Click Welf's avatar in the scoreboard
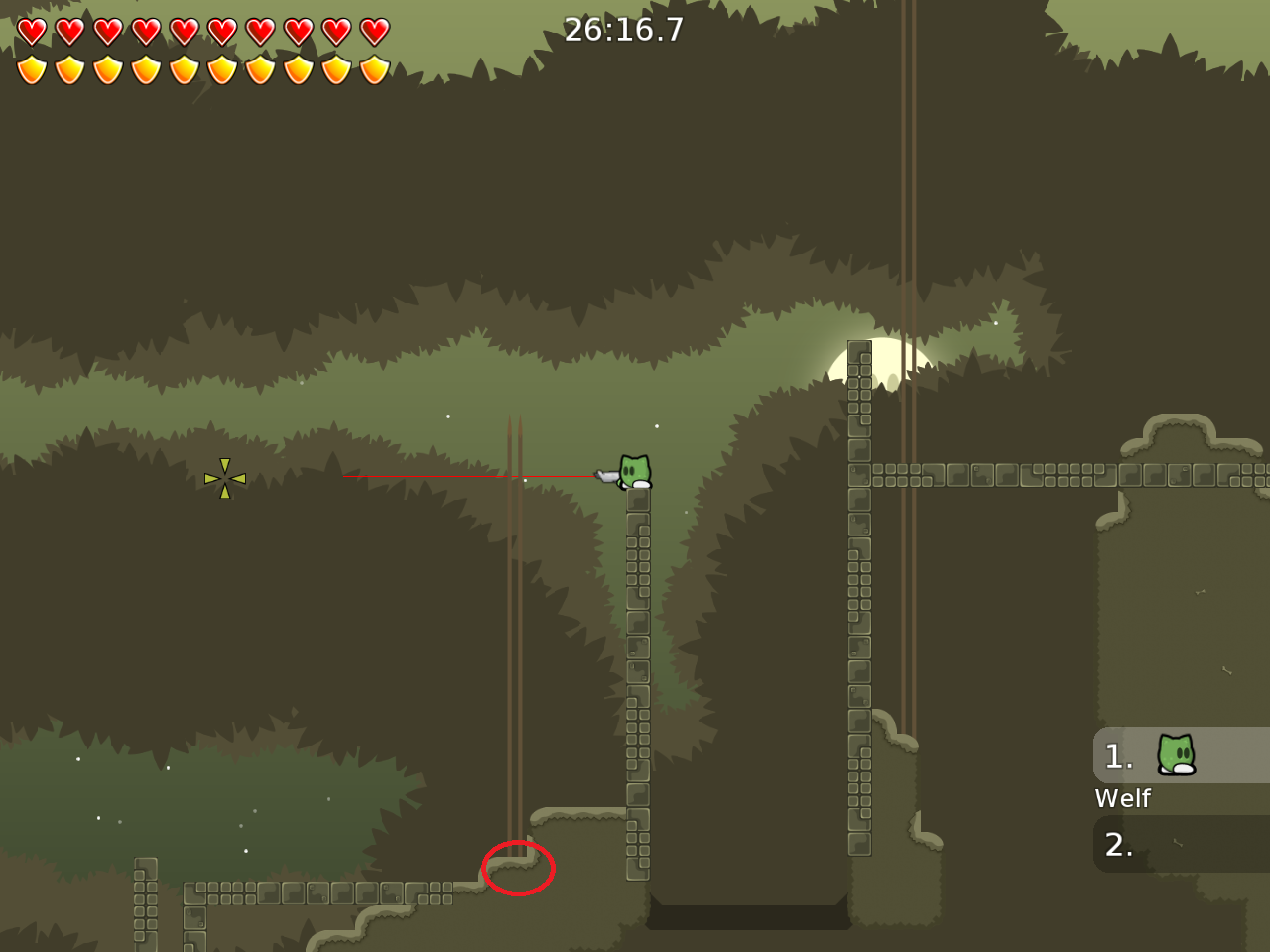Screen dimensions: 1270x952 coord(1176,756)
